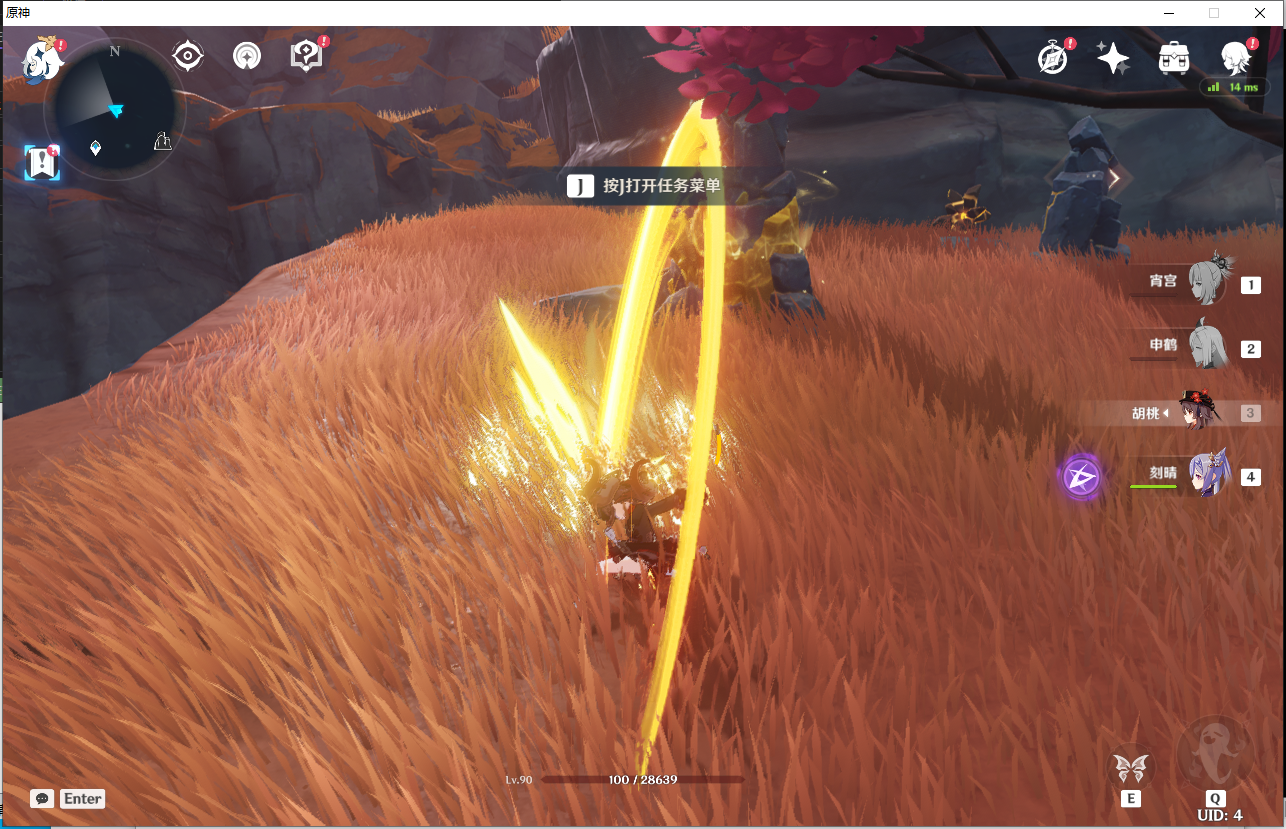
Task: Close the 原神 game window
Action: [1260, 13]
